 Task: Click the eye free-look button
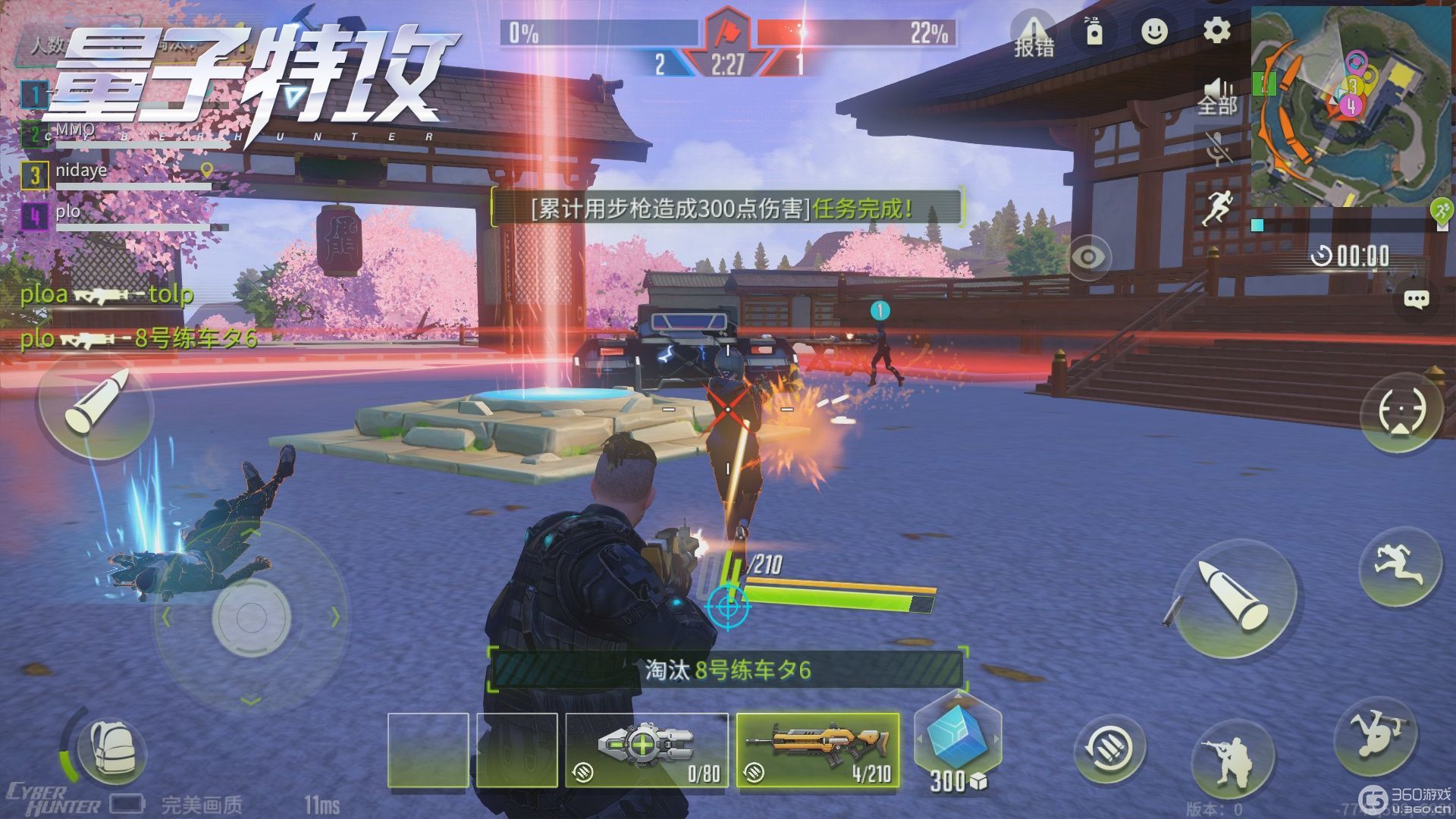(1089, 256)
